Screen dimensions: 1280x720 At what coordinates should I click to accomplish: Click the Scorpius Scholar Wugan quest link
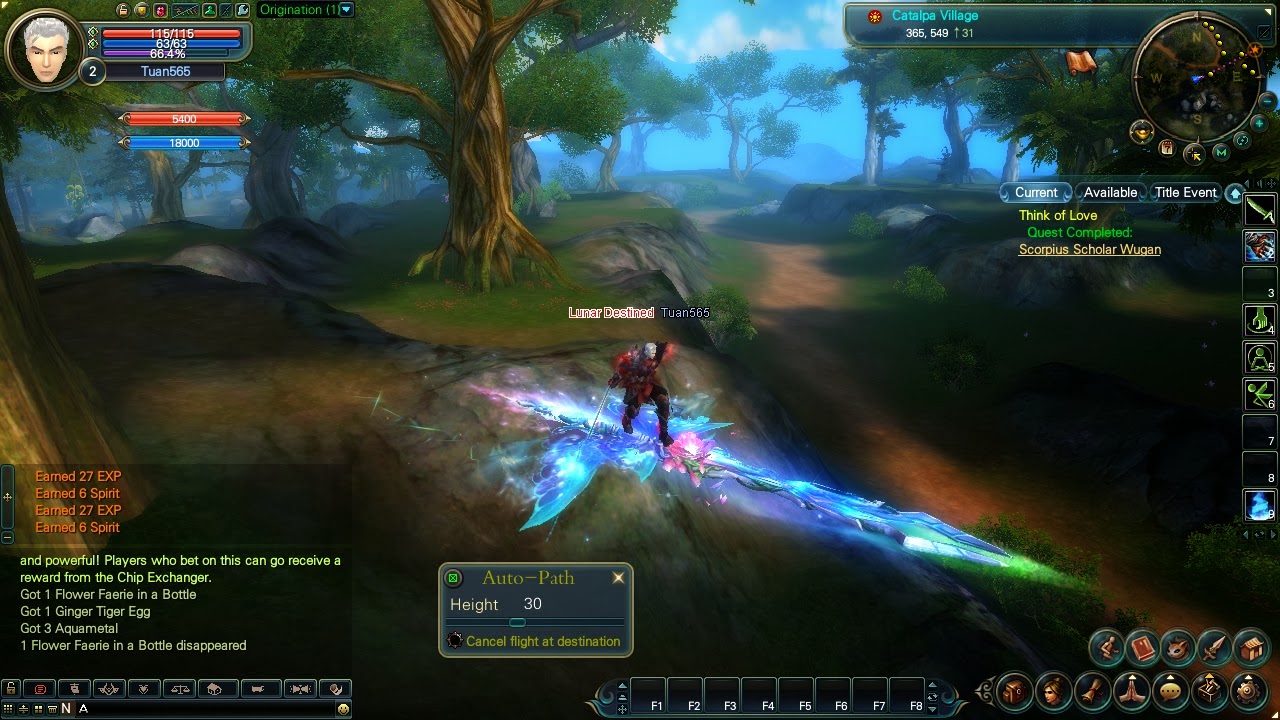click(x=1089, y=249)
